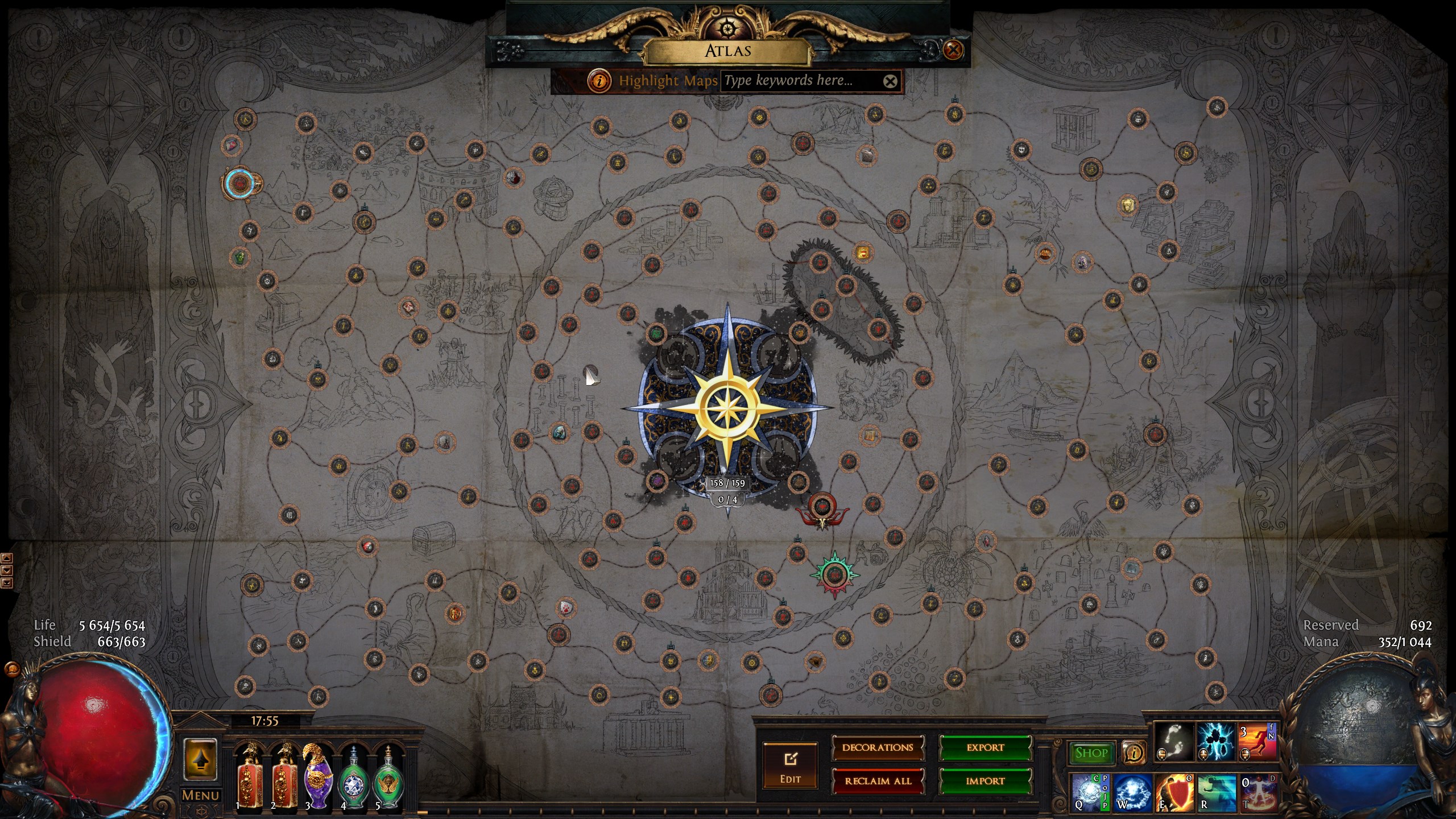Export the hideout layout

tap(985, 748)
